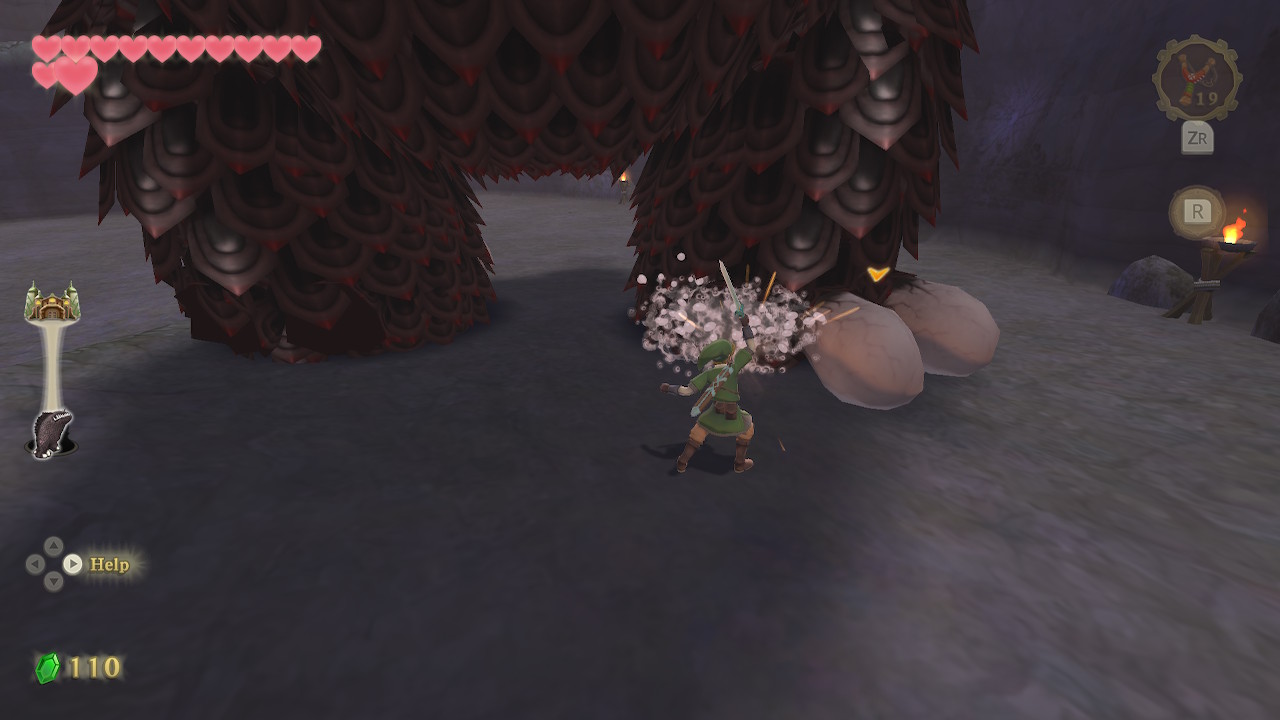This screenshot has height=720, width=1280.
Task: Click the Sealed Temple icon on the gauge
Action: pos(52,303)
